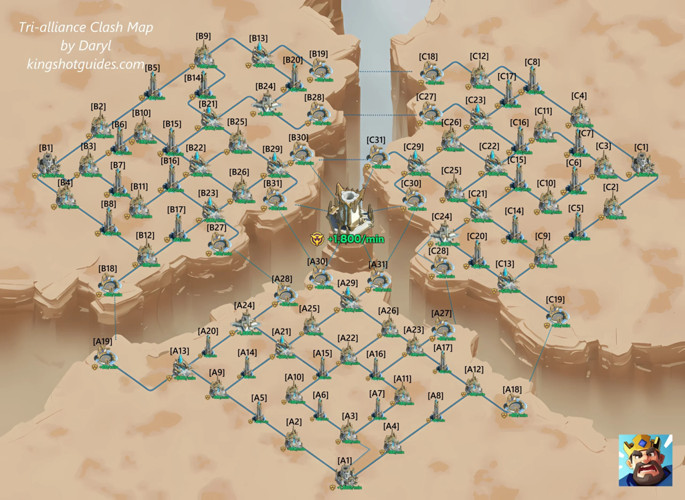Choose the [B18] building marker

[108, 285]
